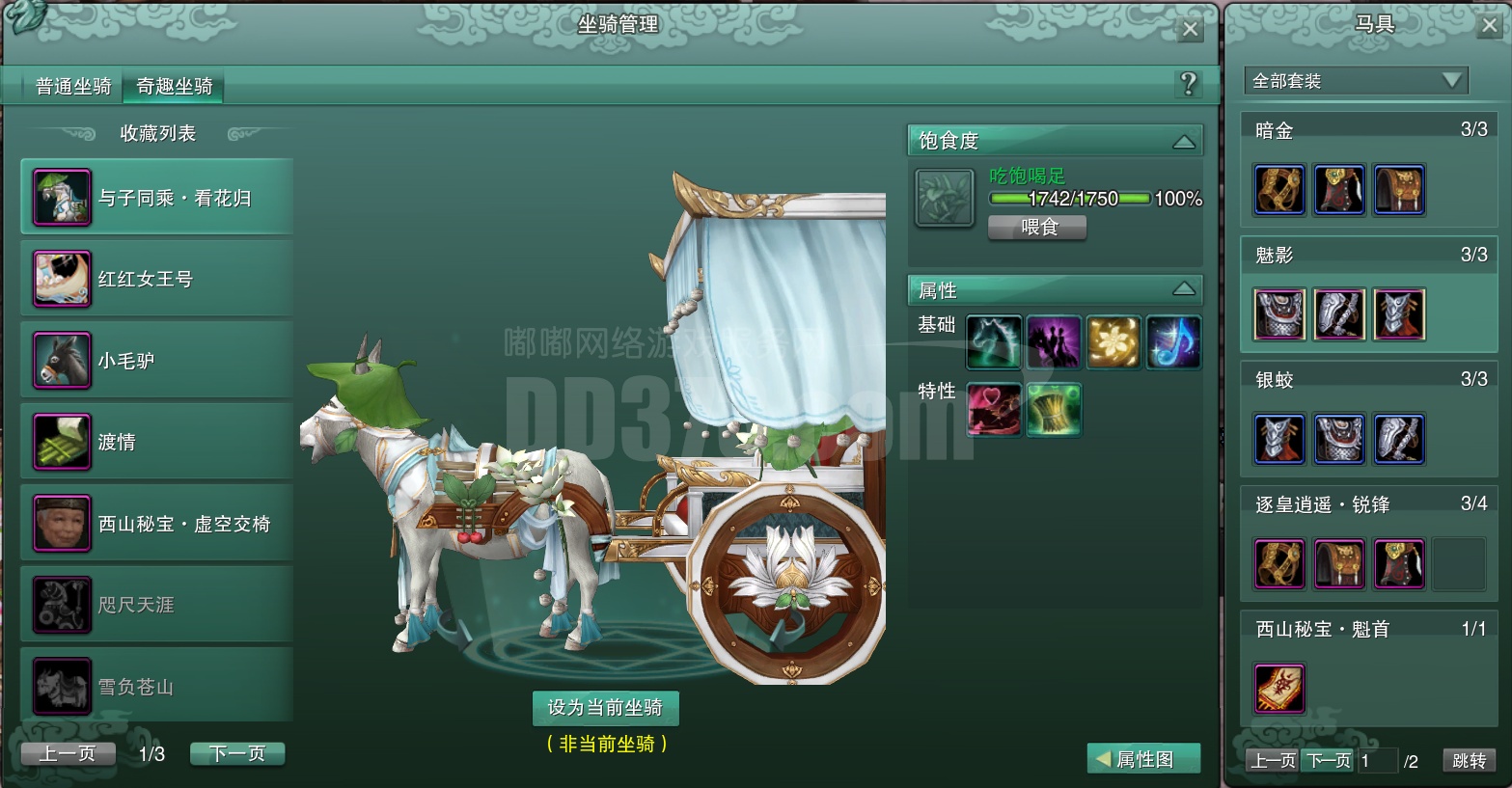This screenshot has height=788, width=1512.
Task: Select the grass bundle trait icon
Action: point(1054,409)
